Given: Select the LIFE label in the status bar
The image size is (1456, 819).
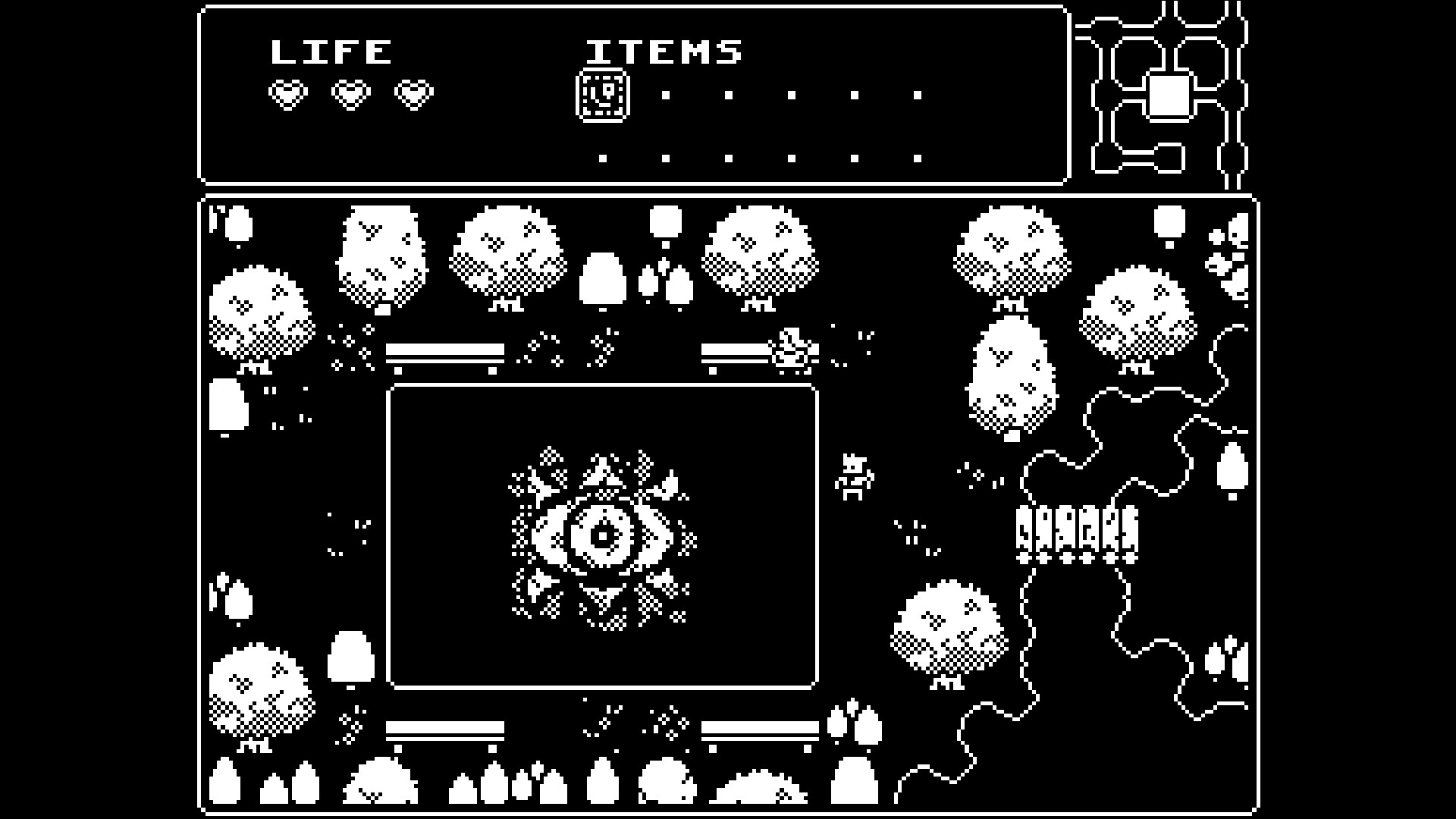Looking at the screenshot, I should pos(331,52).
